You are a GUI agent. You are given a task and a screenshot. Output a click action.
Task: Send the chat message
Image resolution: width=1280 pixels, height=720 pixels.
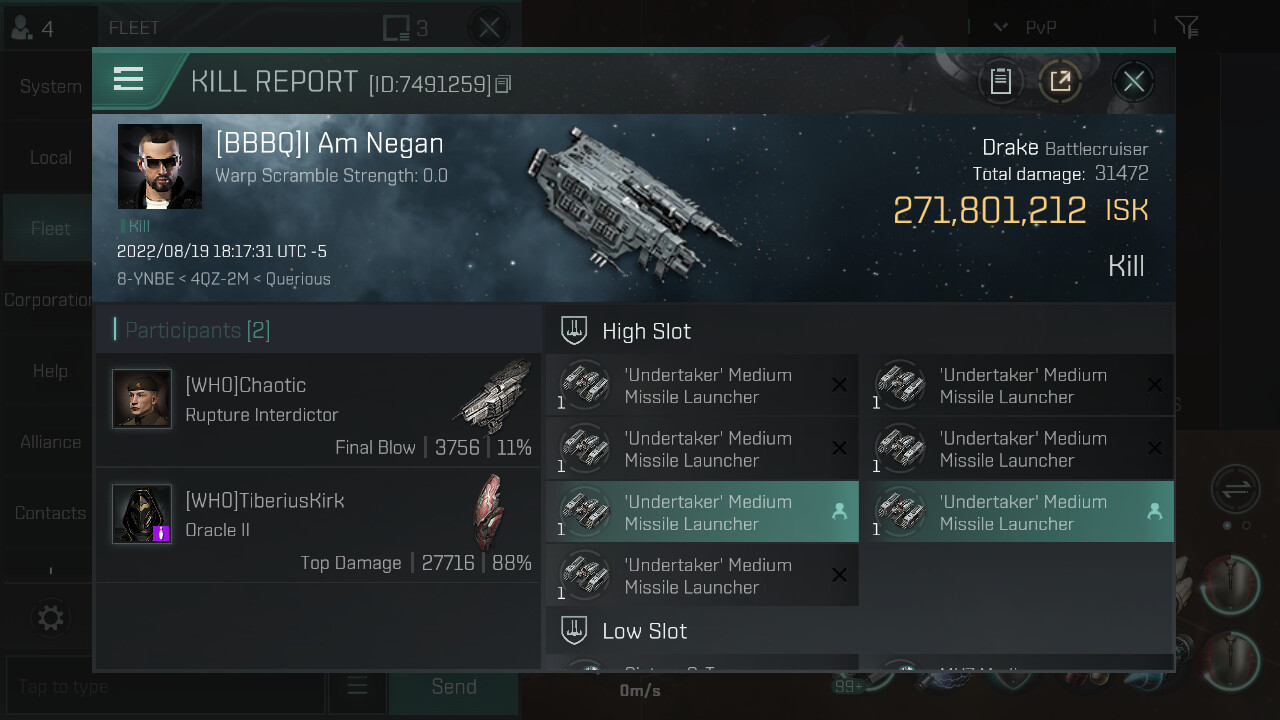coord(453,687)
